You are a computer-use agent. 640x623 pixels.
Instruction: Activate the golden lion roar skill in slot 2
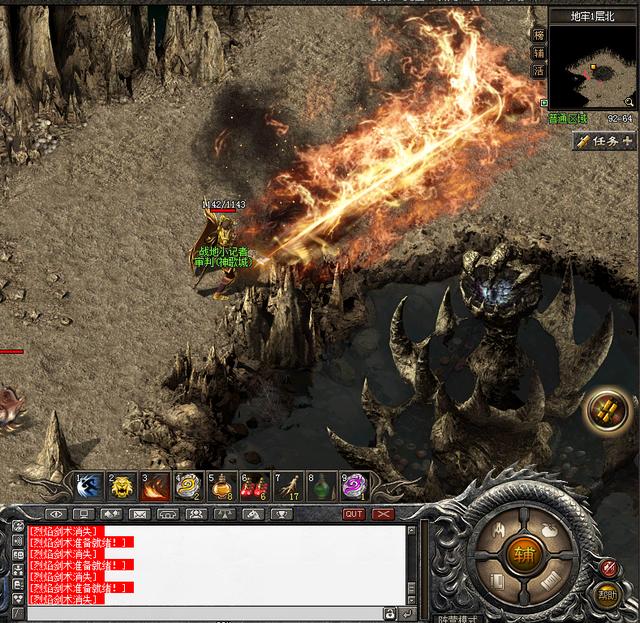point(122,487)
